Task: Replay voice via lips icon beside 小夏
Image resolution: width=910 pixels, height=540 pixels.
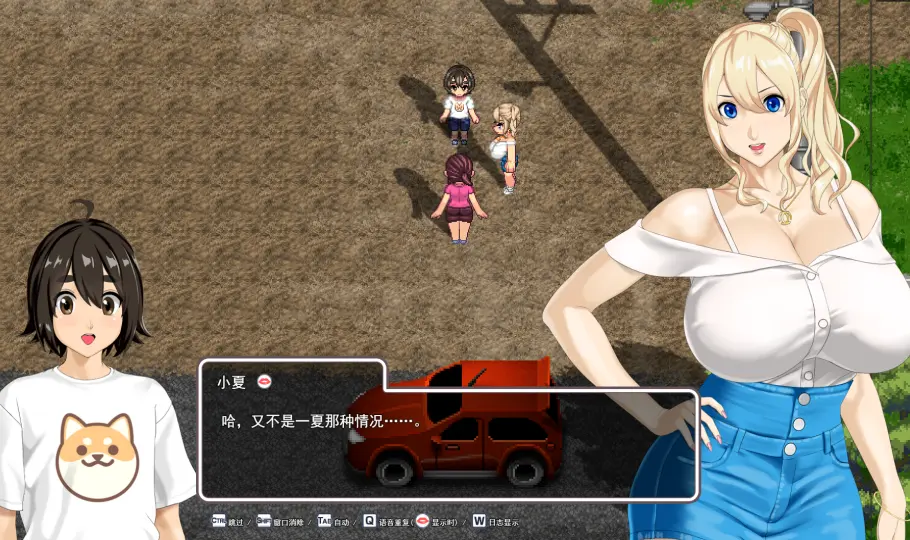Action: click(265, 381)
